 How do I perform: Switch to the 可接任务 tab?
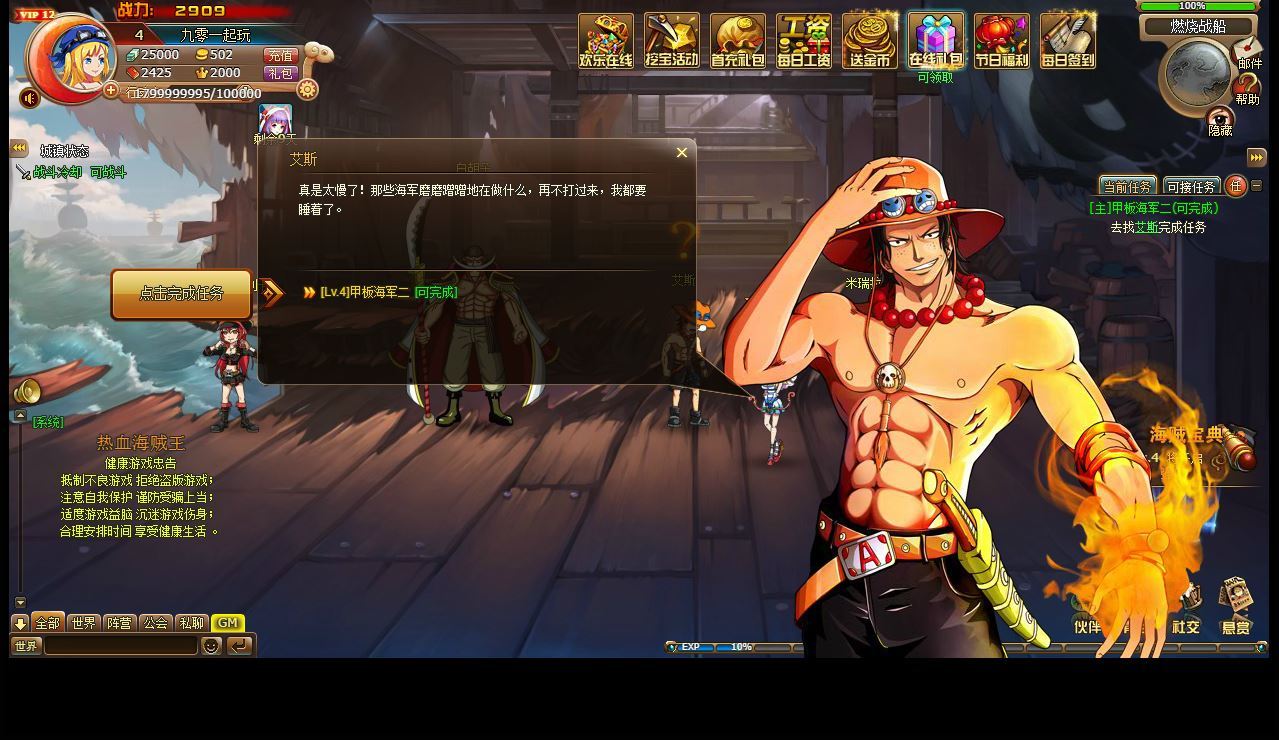click(1191, 187)
